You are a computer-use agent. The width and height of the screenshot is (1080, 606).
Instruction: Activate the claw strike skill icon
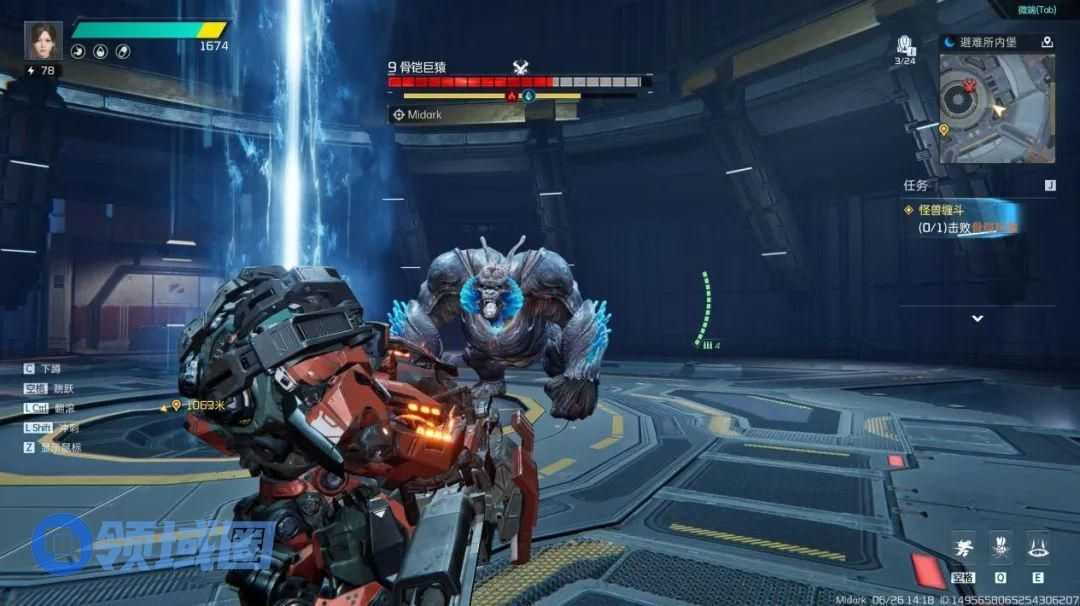tap(999, 548)
